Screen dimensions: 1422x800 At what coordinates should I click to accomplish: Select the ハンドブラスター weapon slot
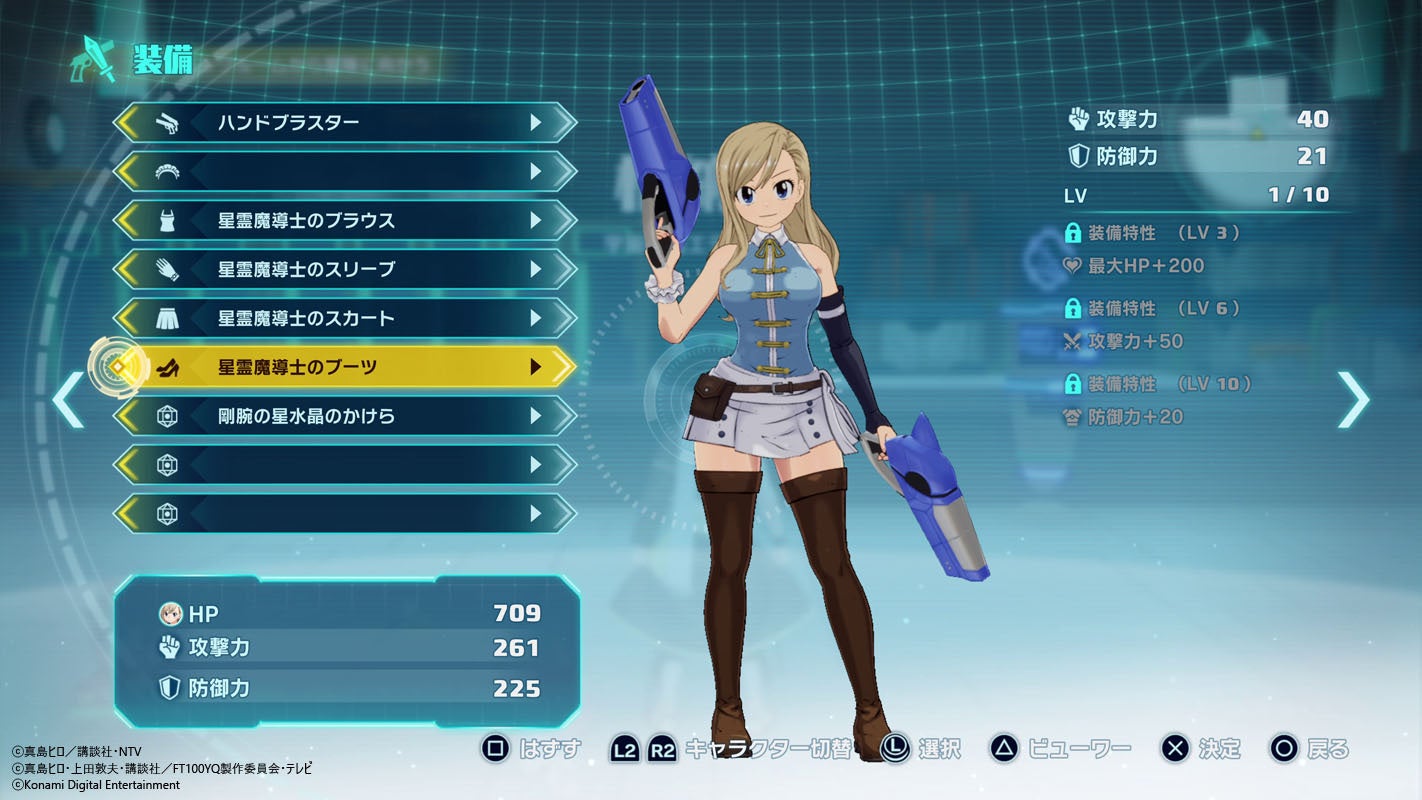pyautogui.click(x=345, y=123)
